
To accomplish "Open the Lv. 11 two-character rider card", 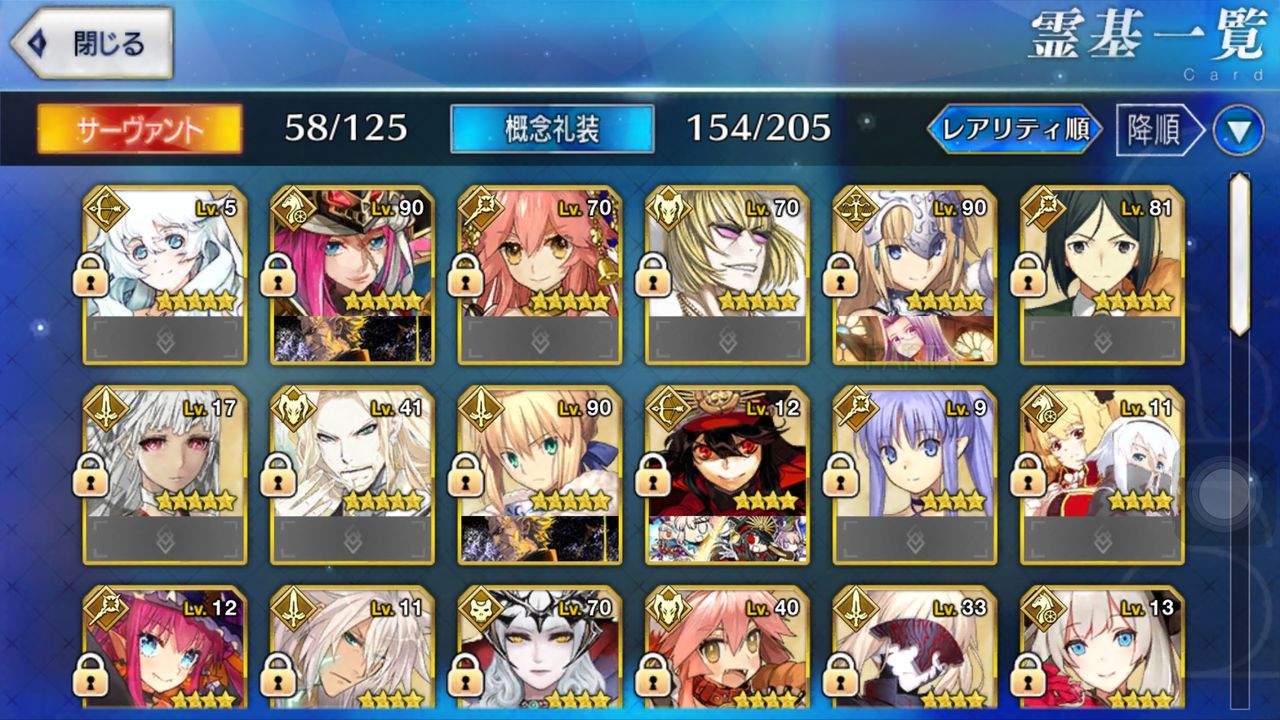I will [1102, 474].
